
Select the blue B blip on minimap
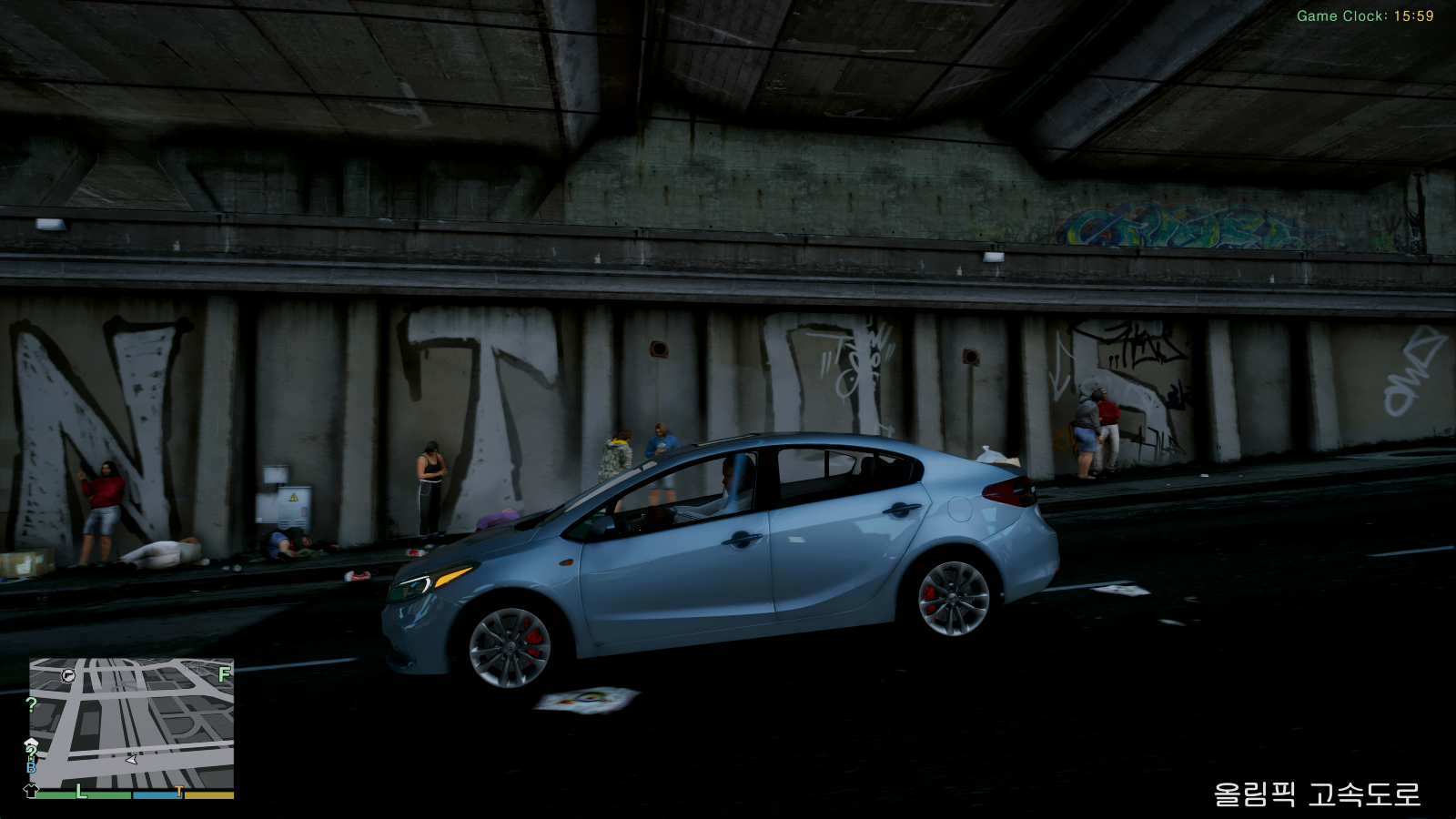(32, 767)
